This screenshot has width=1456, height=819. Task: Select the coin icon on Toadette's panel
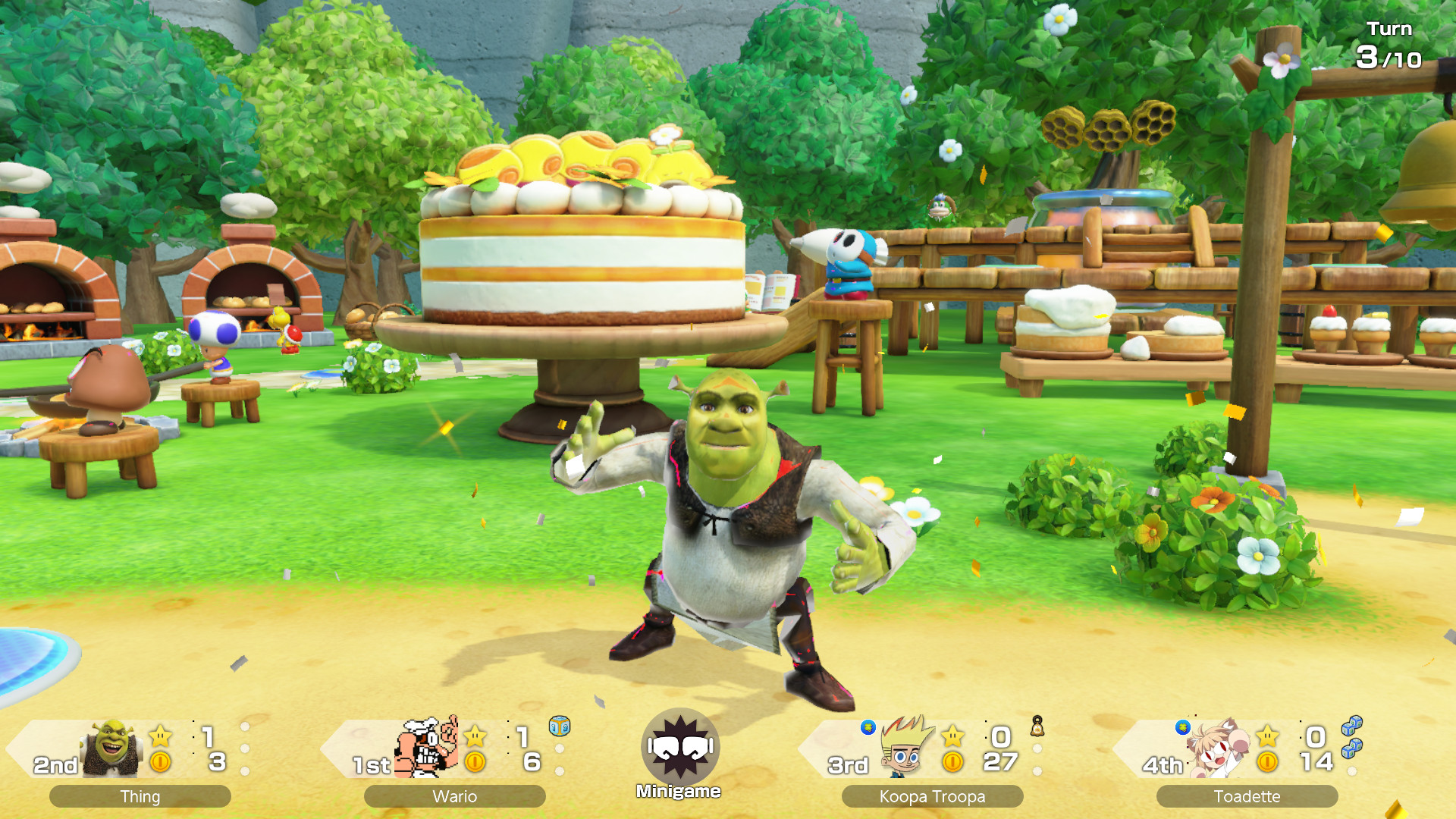1267,761
